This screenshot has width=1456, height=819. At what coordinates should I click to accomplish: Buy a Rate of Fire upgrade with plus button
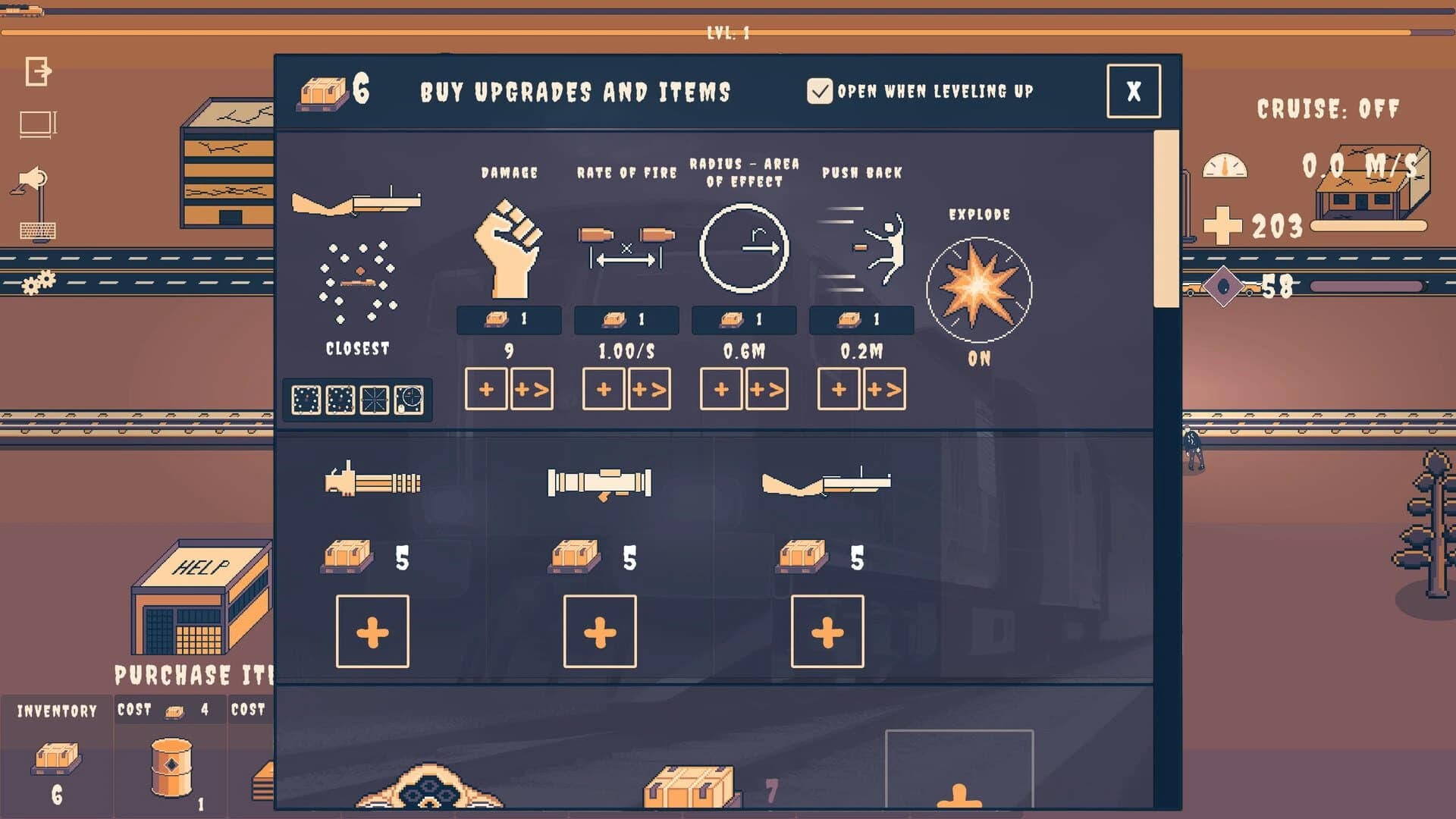click(x=603, y=390)
